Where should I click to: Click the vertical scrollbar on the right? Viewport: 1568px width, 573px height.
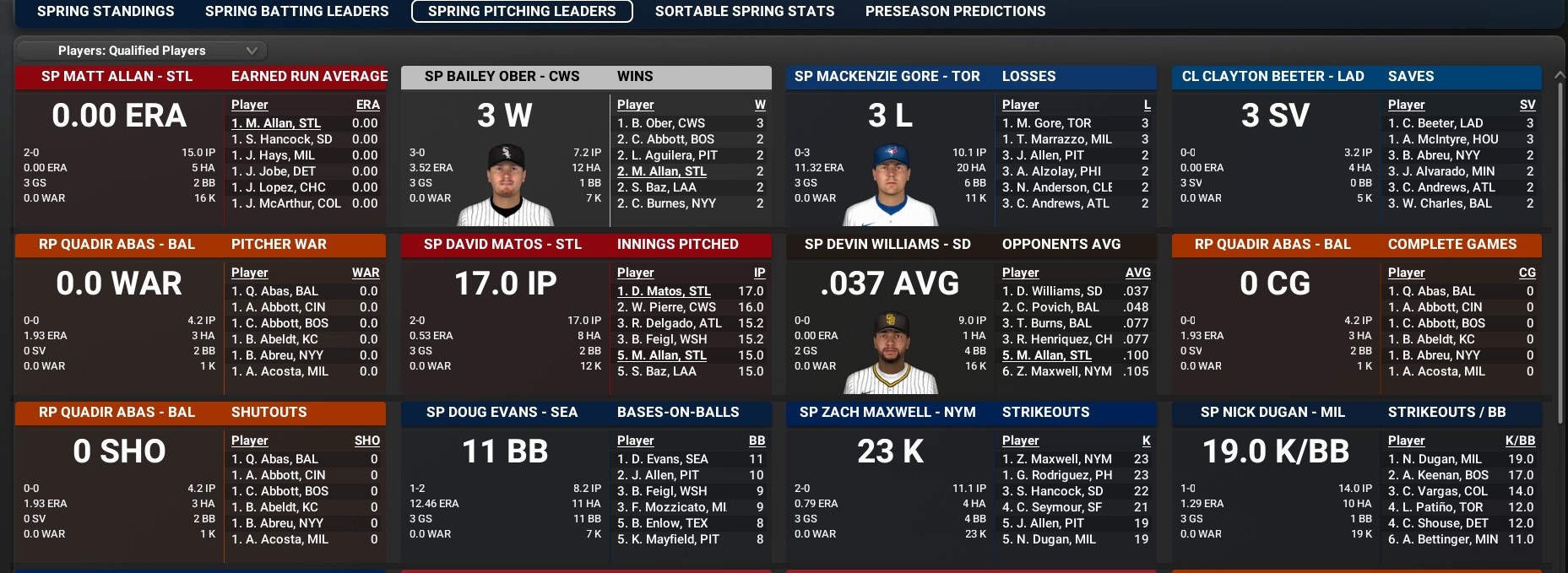point(1560,253)
